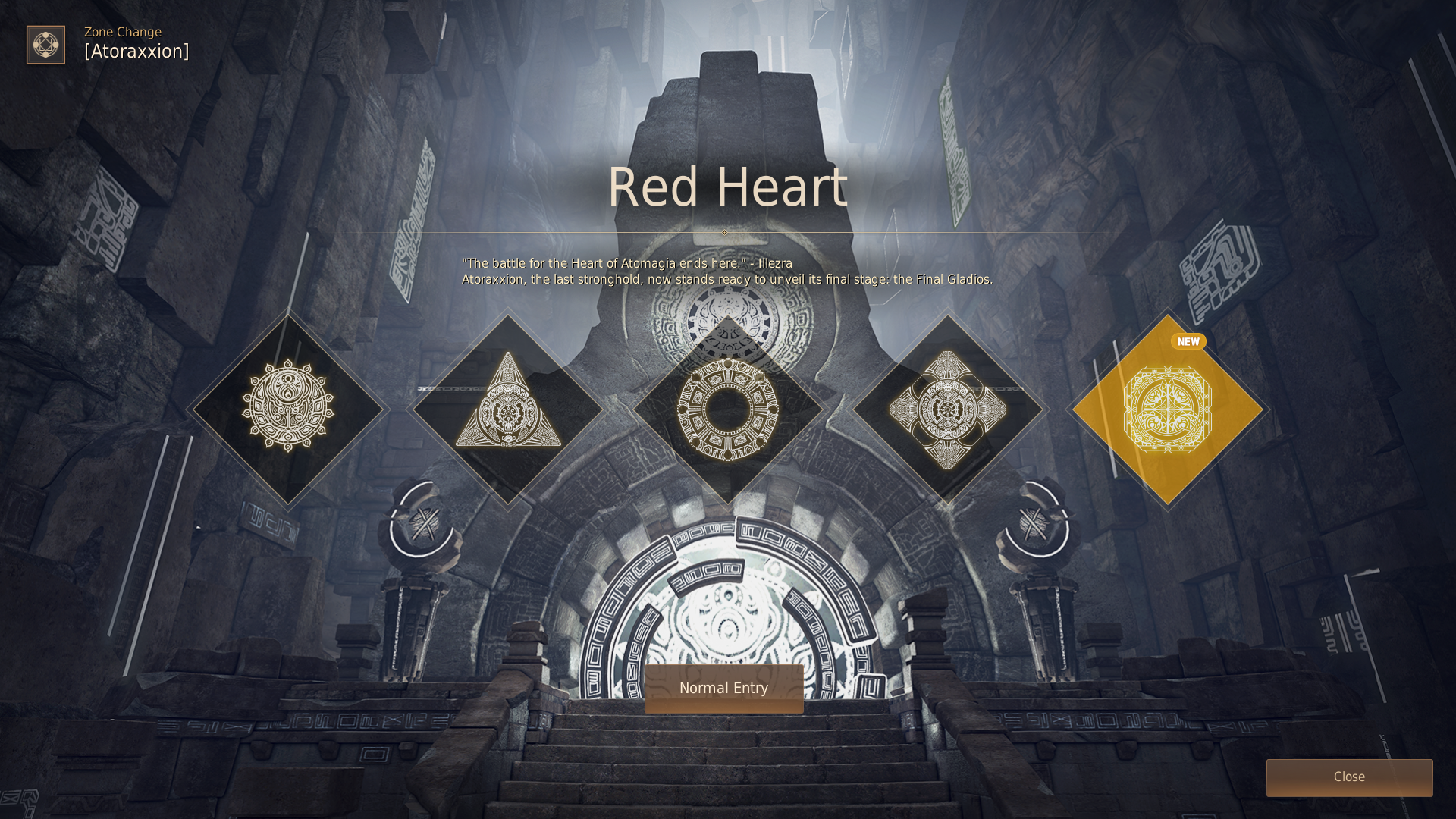Click the Close button

(x=1348, y=777)
